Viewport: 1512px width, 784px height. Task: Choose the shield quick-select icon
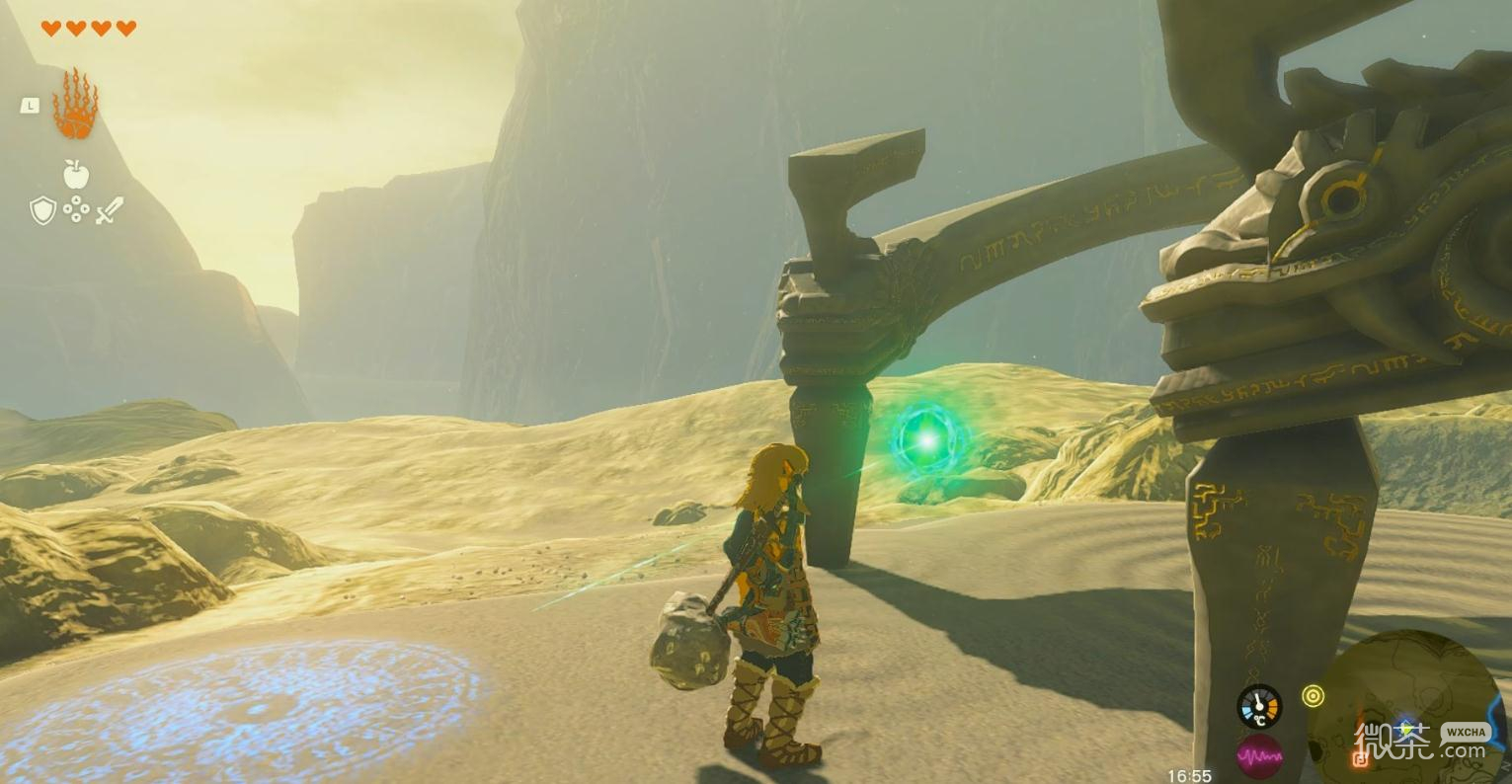(x=42, y=209)
